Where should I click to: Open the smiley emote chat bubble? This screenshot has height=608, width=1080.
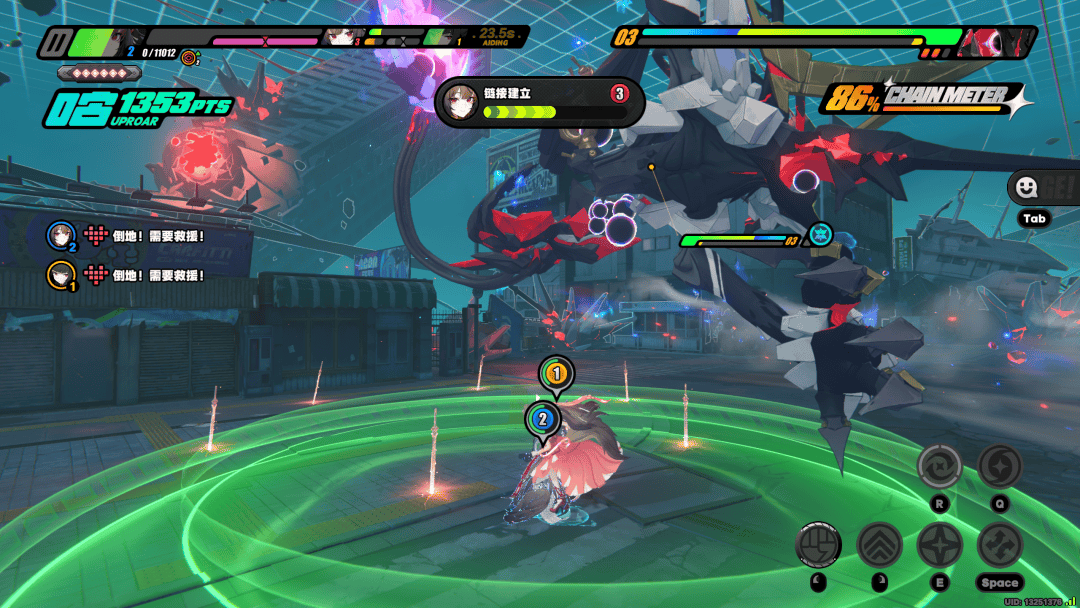[x=1026, y=188]
